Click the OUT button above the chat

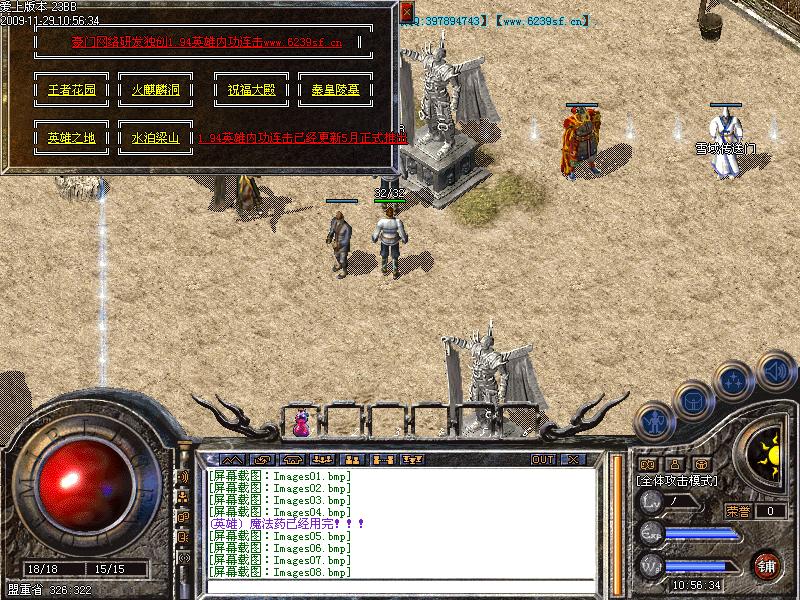[543, 459]
